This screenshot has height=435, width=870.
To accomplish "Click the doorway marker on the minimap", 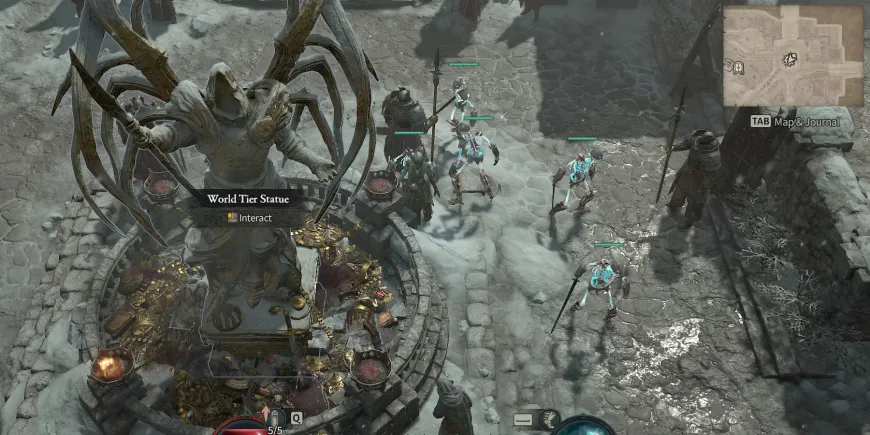I will 738,67.
